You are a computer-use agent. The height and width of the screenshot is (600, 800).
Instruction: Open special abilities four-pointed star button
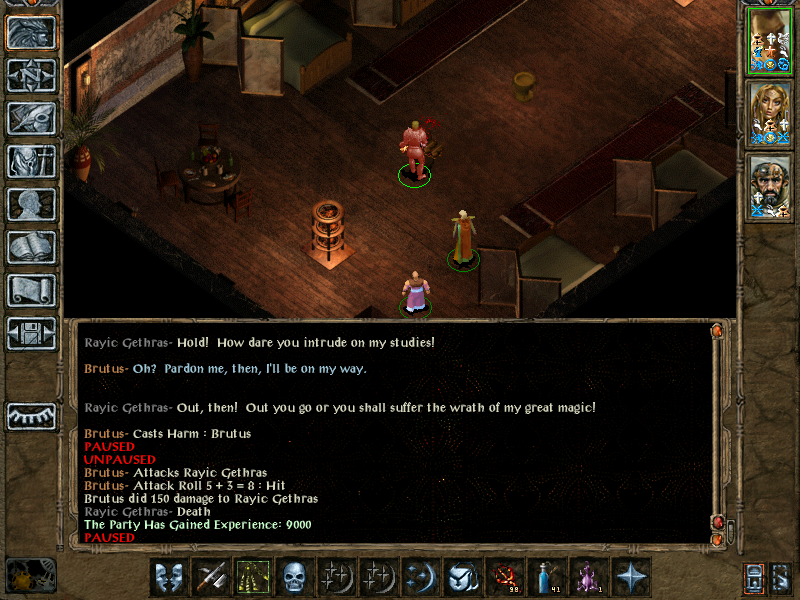[631, 576]
